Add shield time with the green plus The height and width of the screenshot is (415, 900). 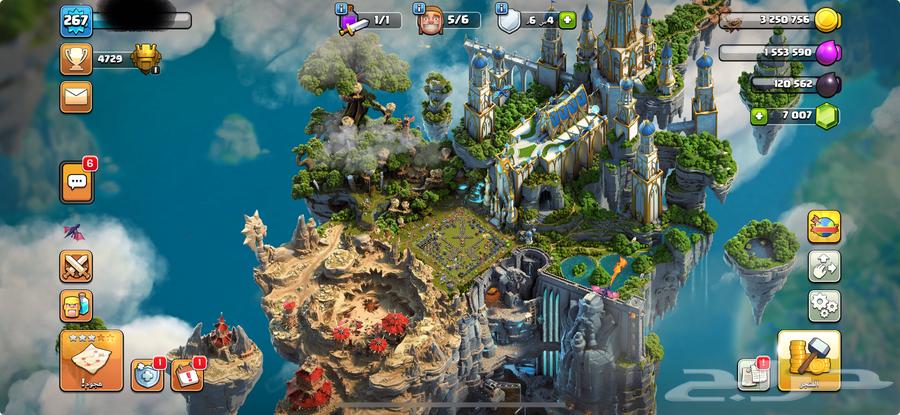(x=567, y=19)
